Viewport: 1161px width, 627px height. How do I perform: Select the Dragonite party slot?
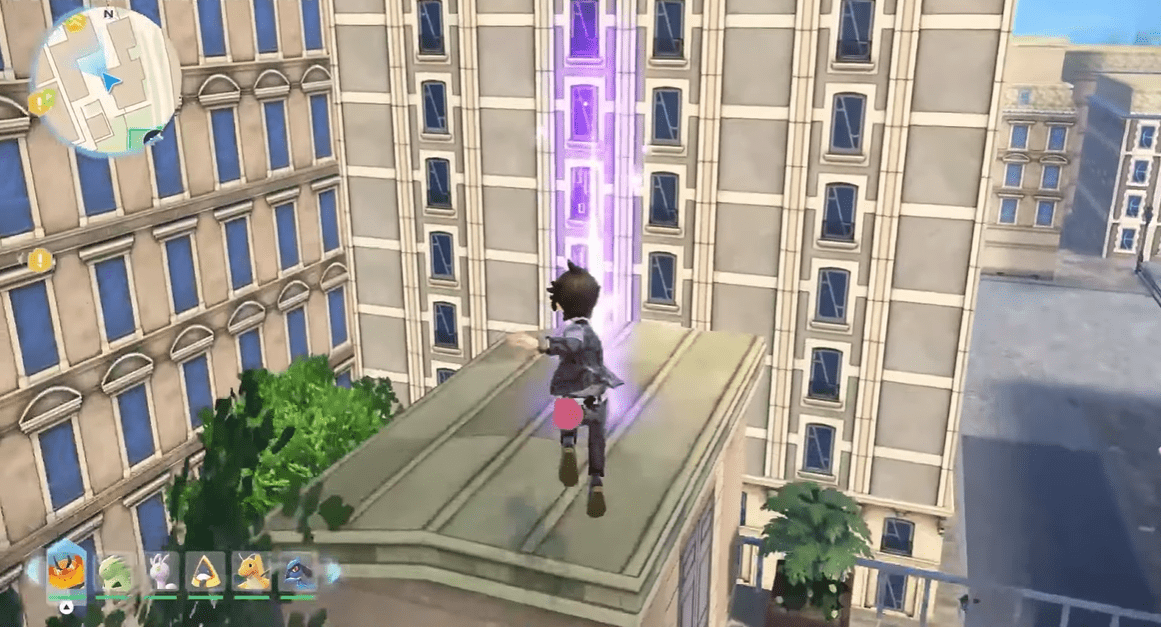[x=252, y=572]
